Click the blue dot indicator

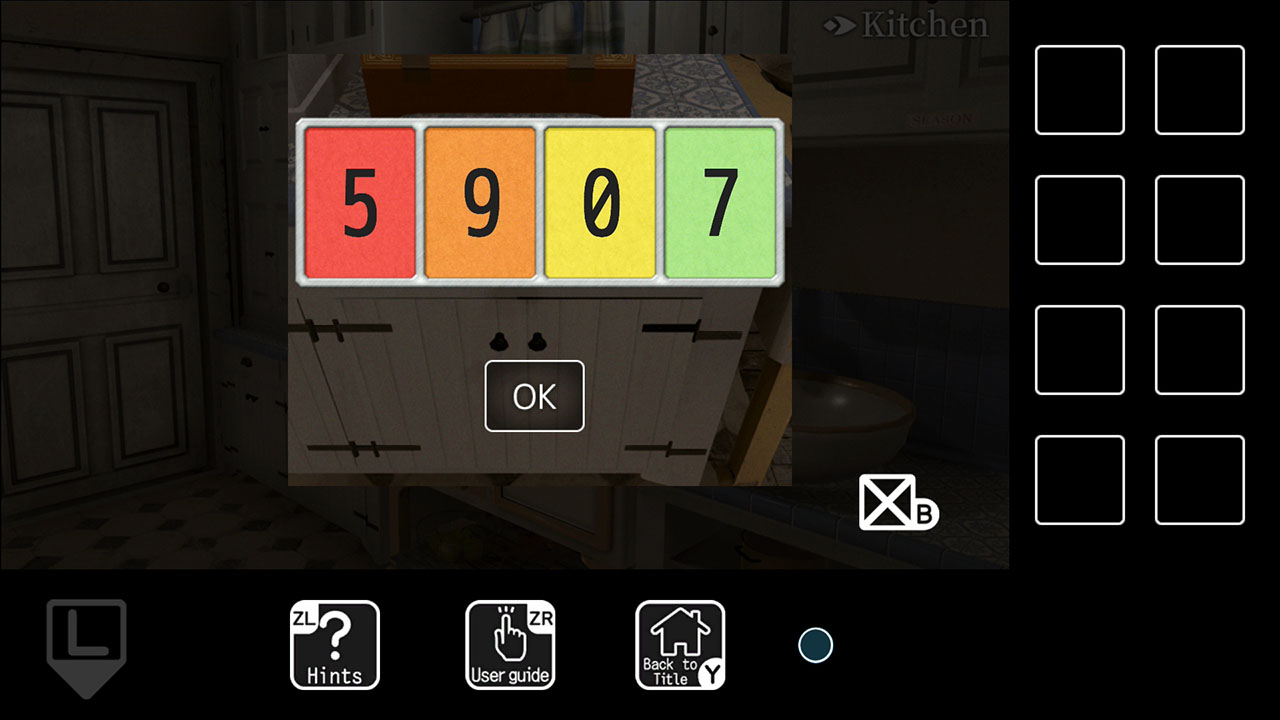click(816, 645)
